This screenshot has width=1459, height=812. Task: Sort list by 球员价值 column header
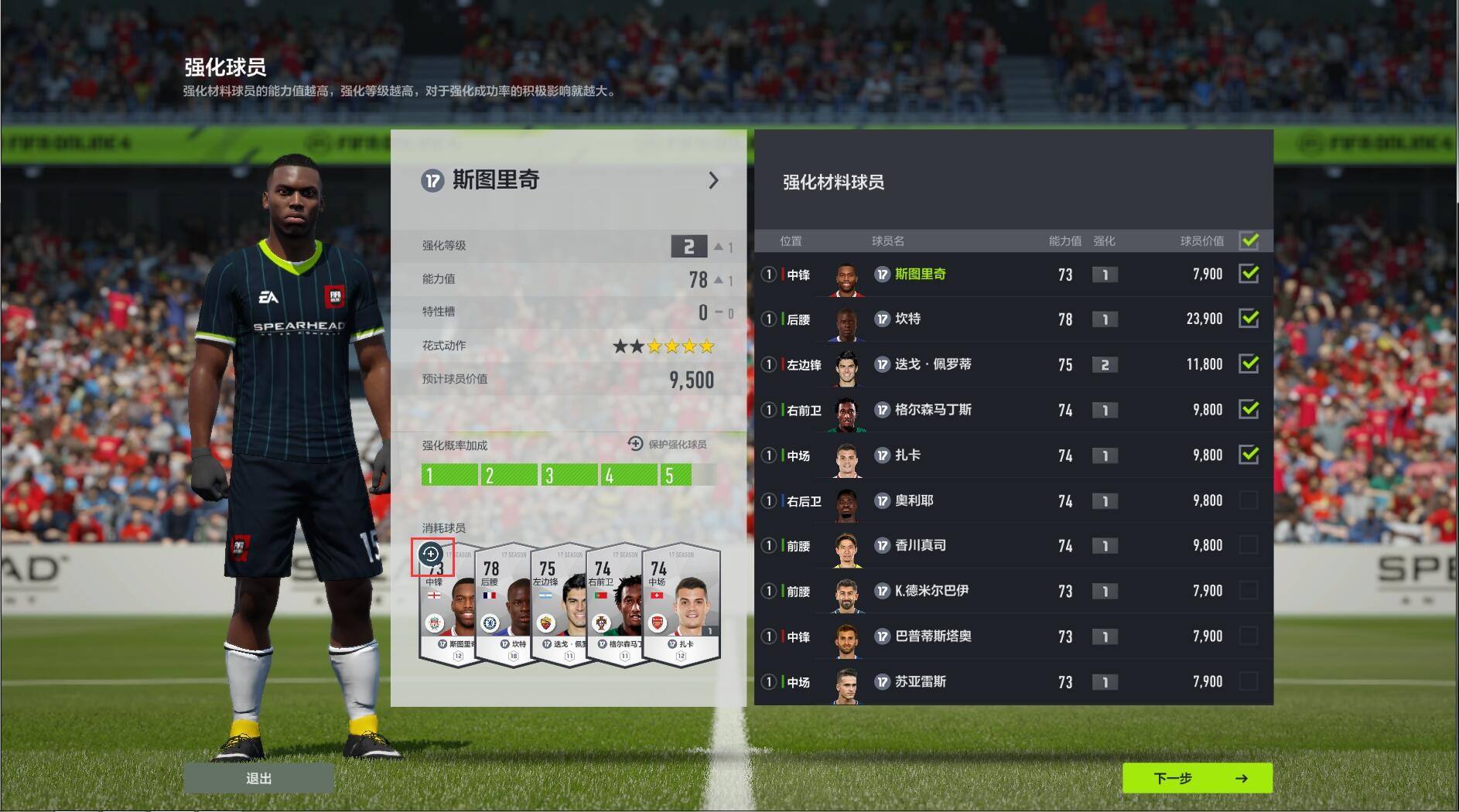[1201, 241]
